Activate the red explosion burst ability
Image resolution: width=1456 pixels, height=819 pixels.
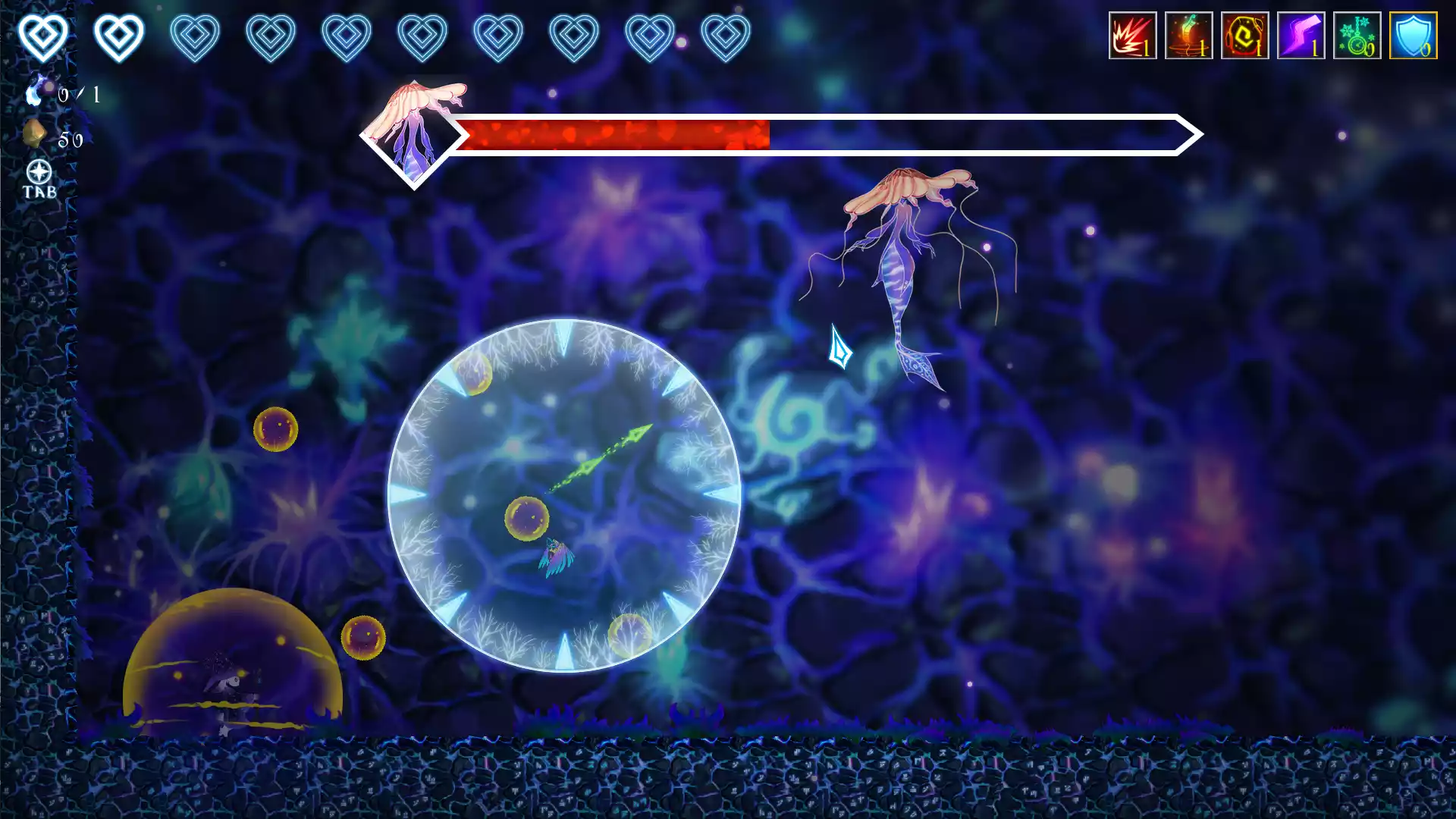click(x=1132, y=36)
